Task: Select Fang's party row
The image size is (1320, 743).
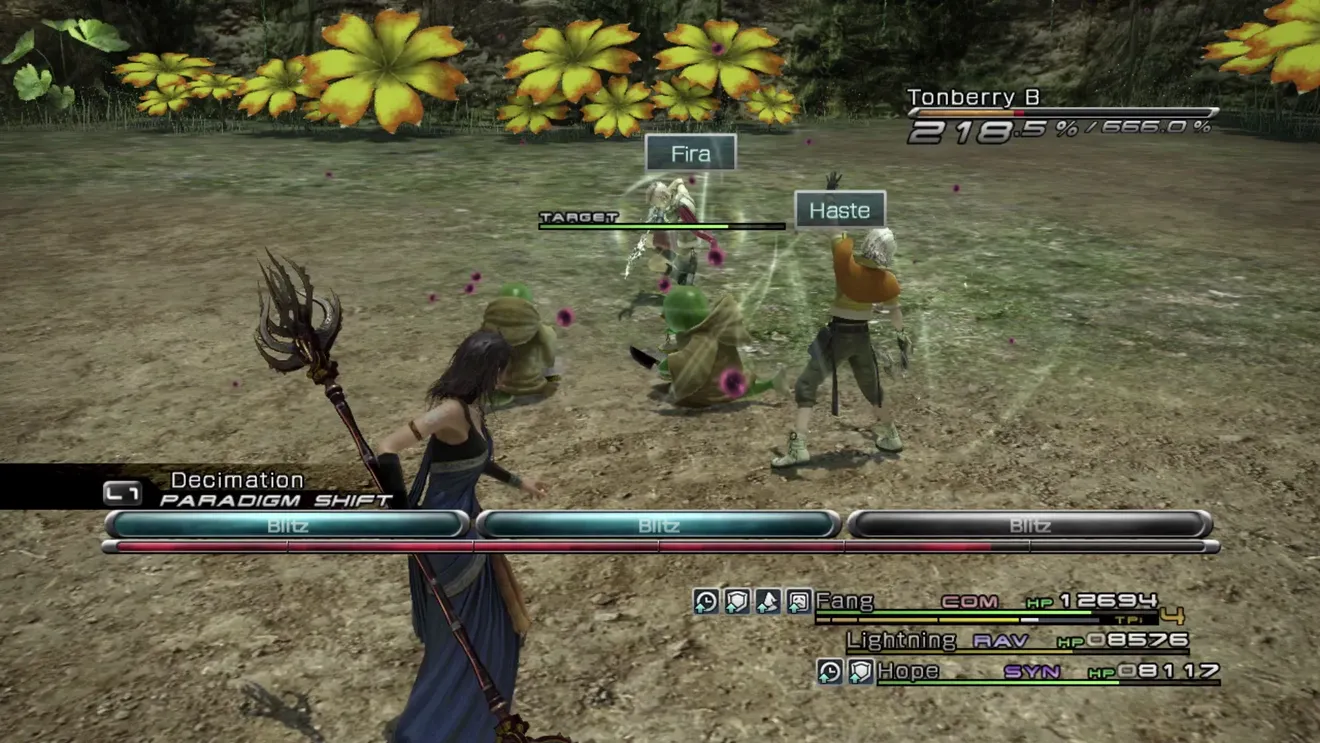Action: coord(986,602)
